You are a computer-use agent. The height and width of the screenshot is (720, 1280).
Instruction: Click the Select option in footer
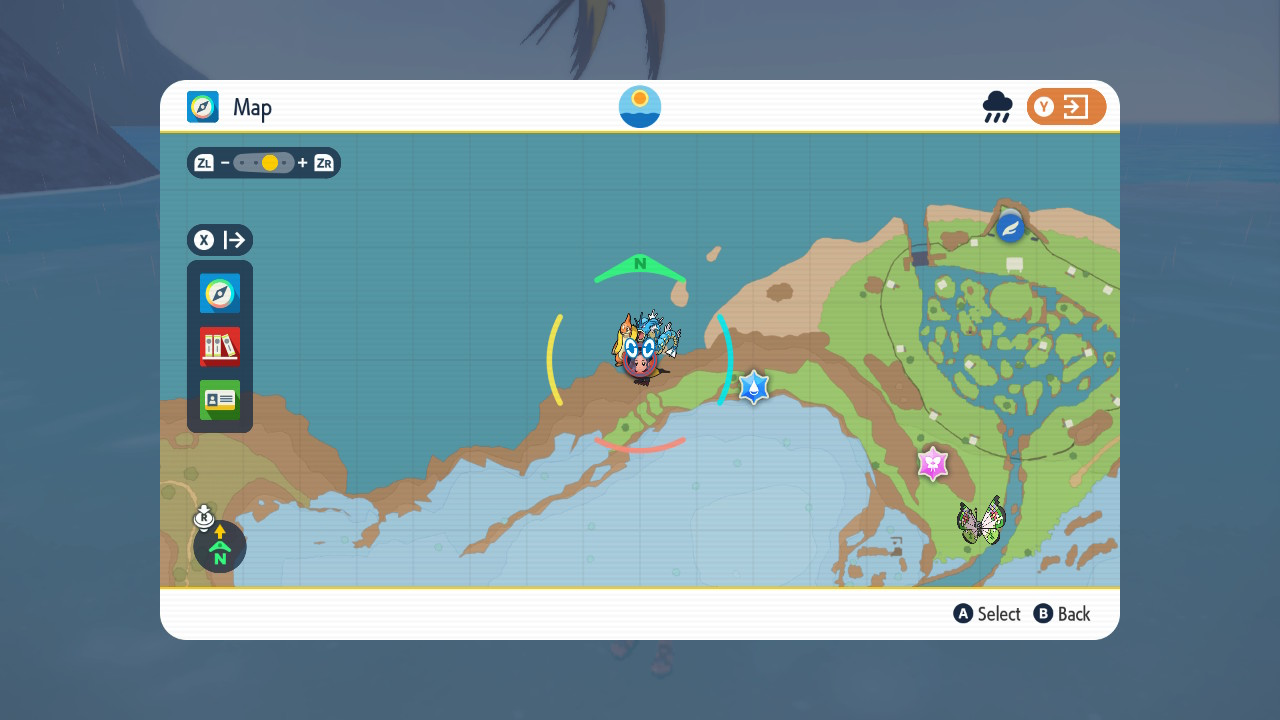(x=988, y=614)
